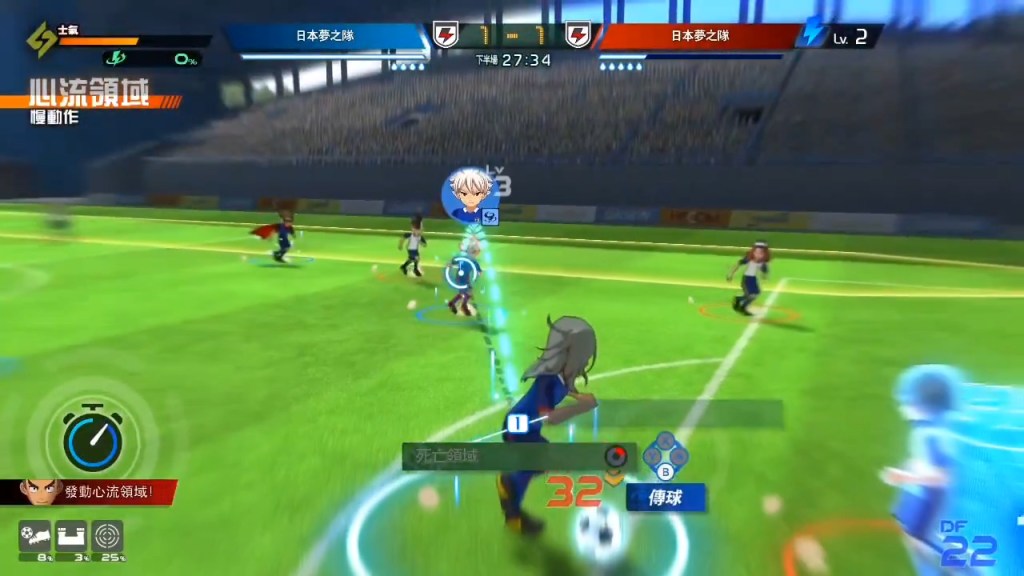Select the castle wall defense icon
The width and height of the screenshot is (1024, 576).
click(x=70, y=536)
